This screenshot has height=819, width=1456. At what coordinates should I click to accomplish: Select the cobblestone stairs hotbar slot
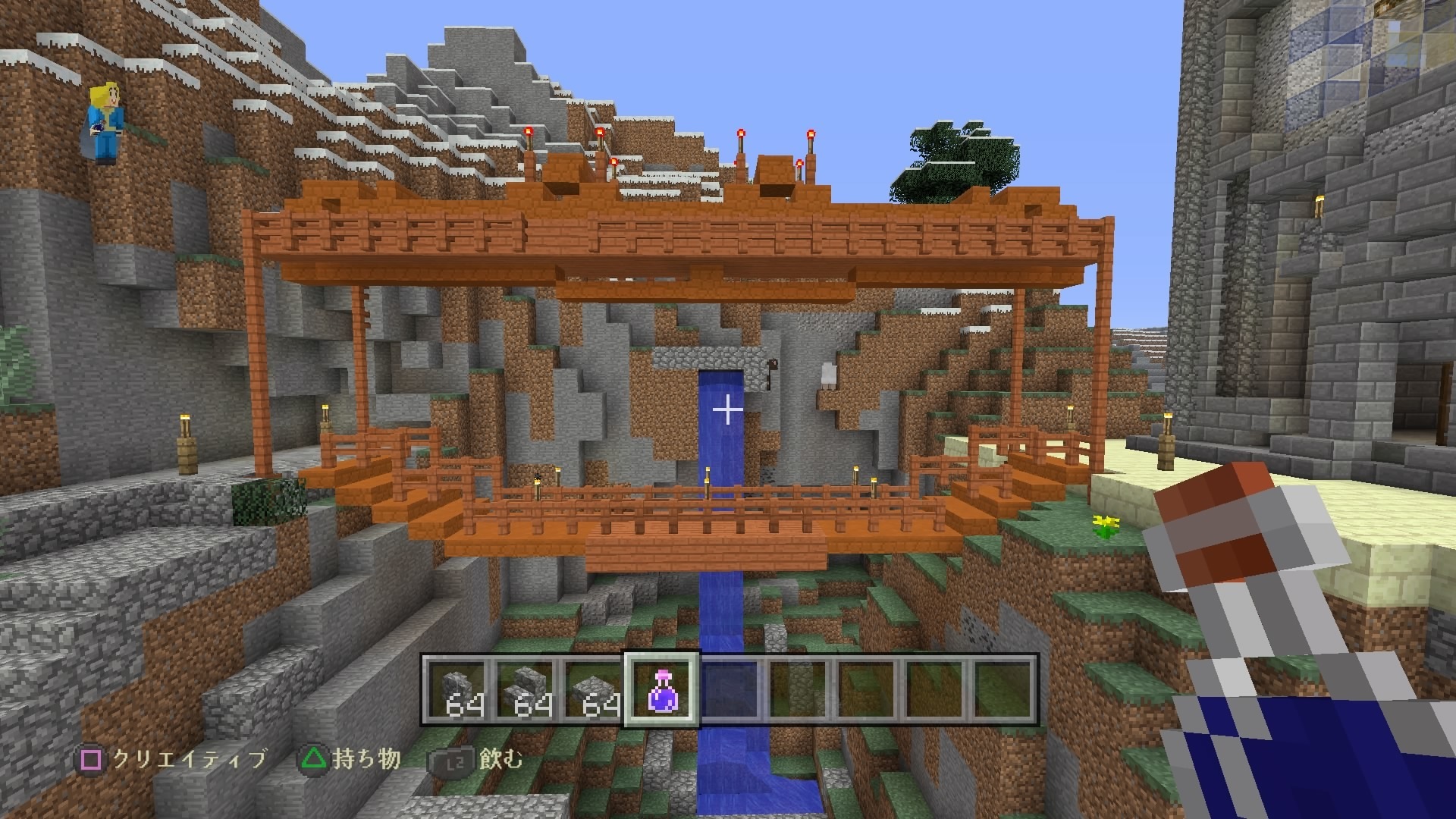coord(525,689)
